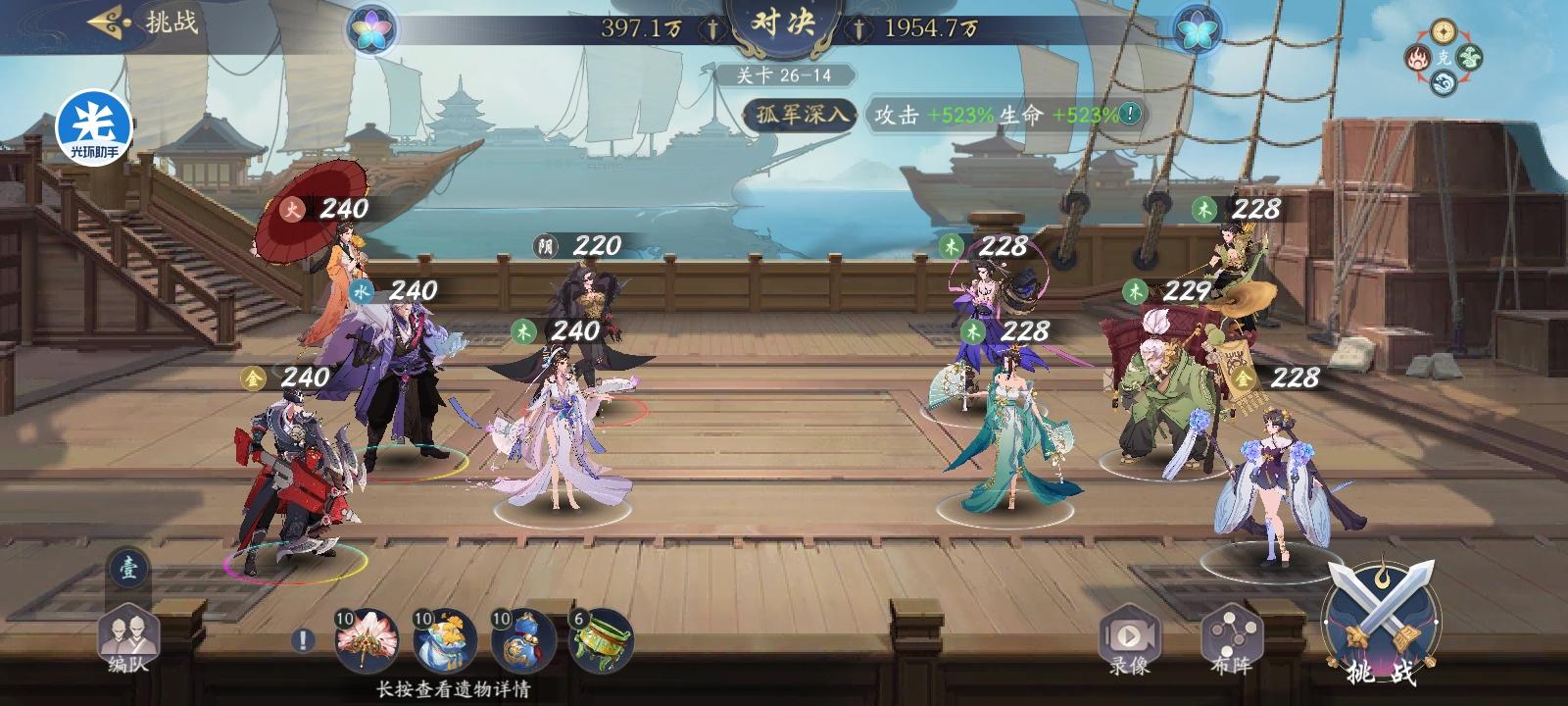Click the 壹 wave badge on the left
Viewport: 1568px width, 706px height.
click(x=127, y=567)
